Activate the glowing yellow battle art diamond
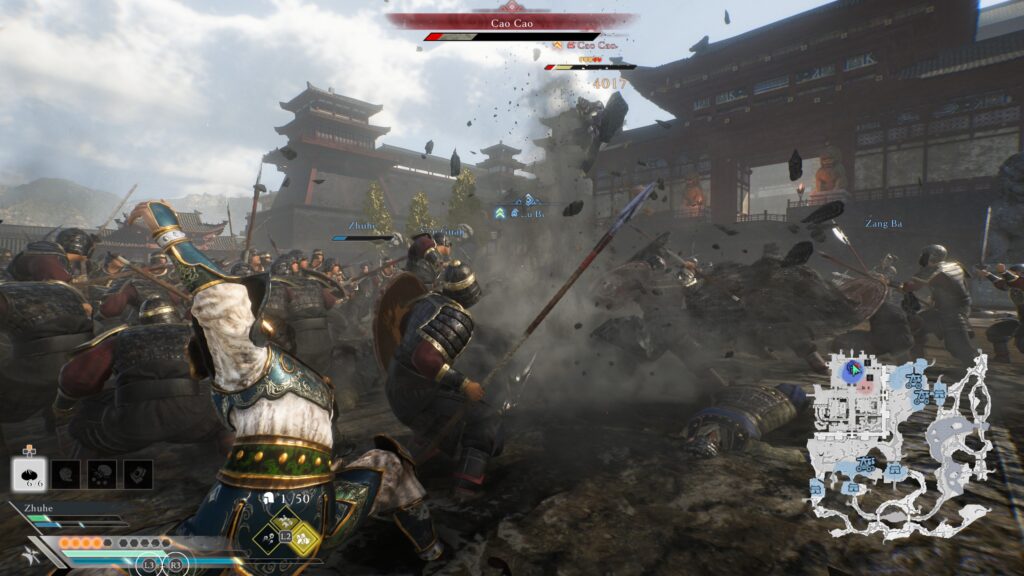The image size is (1024, 576). tap(304, 540)
